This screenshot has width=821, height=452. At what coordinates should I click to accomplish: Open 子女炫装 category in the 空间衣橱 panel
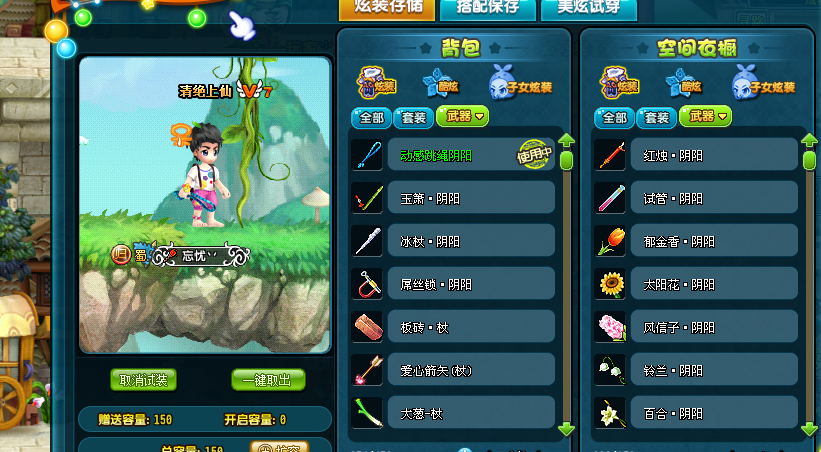[x=760, y=83]
